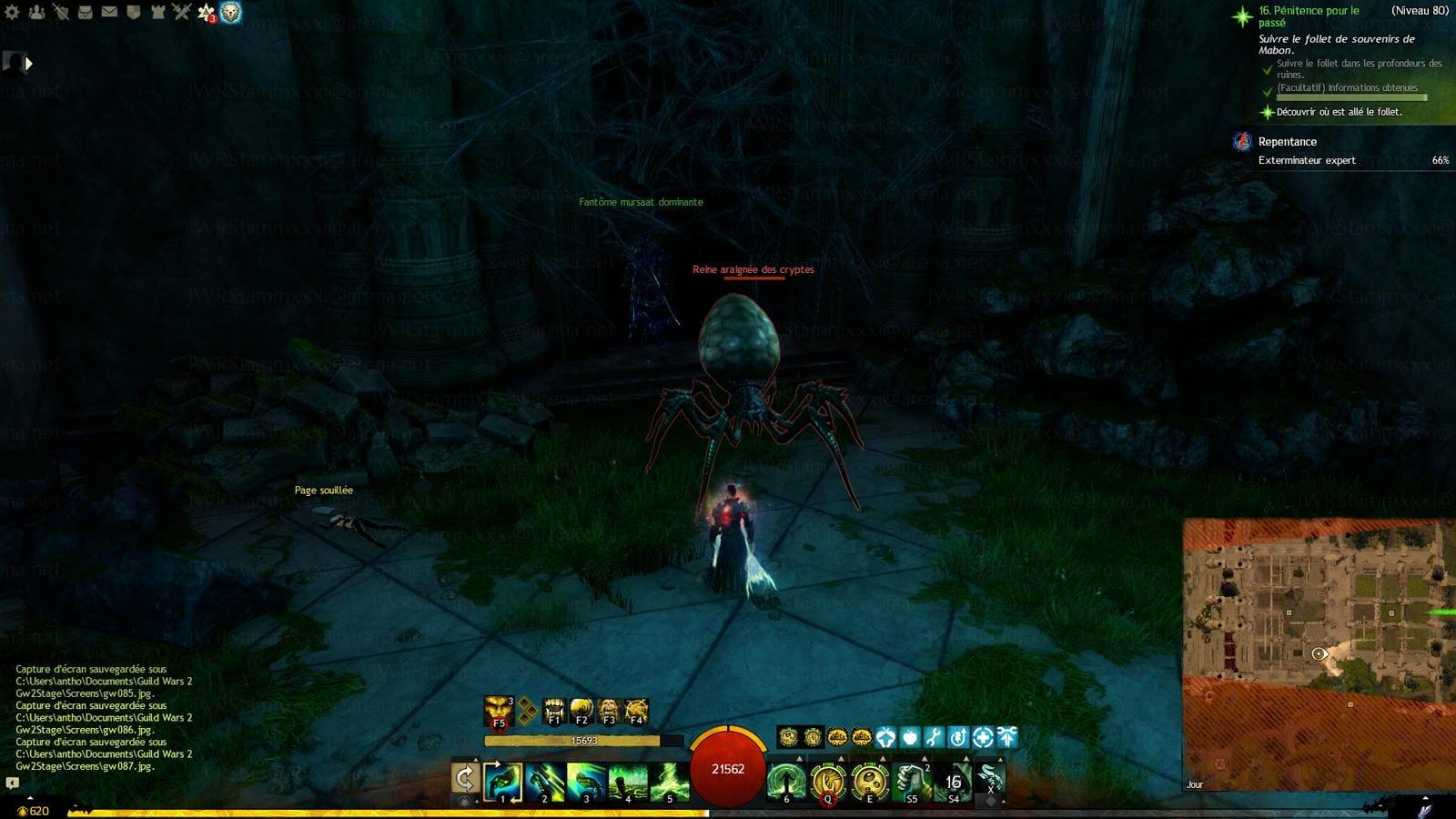Open the guild shield panel

[x=133, y=12]
